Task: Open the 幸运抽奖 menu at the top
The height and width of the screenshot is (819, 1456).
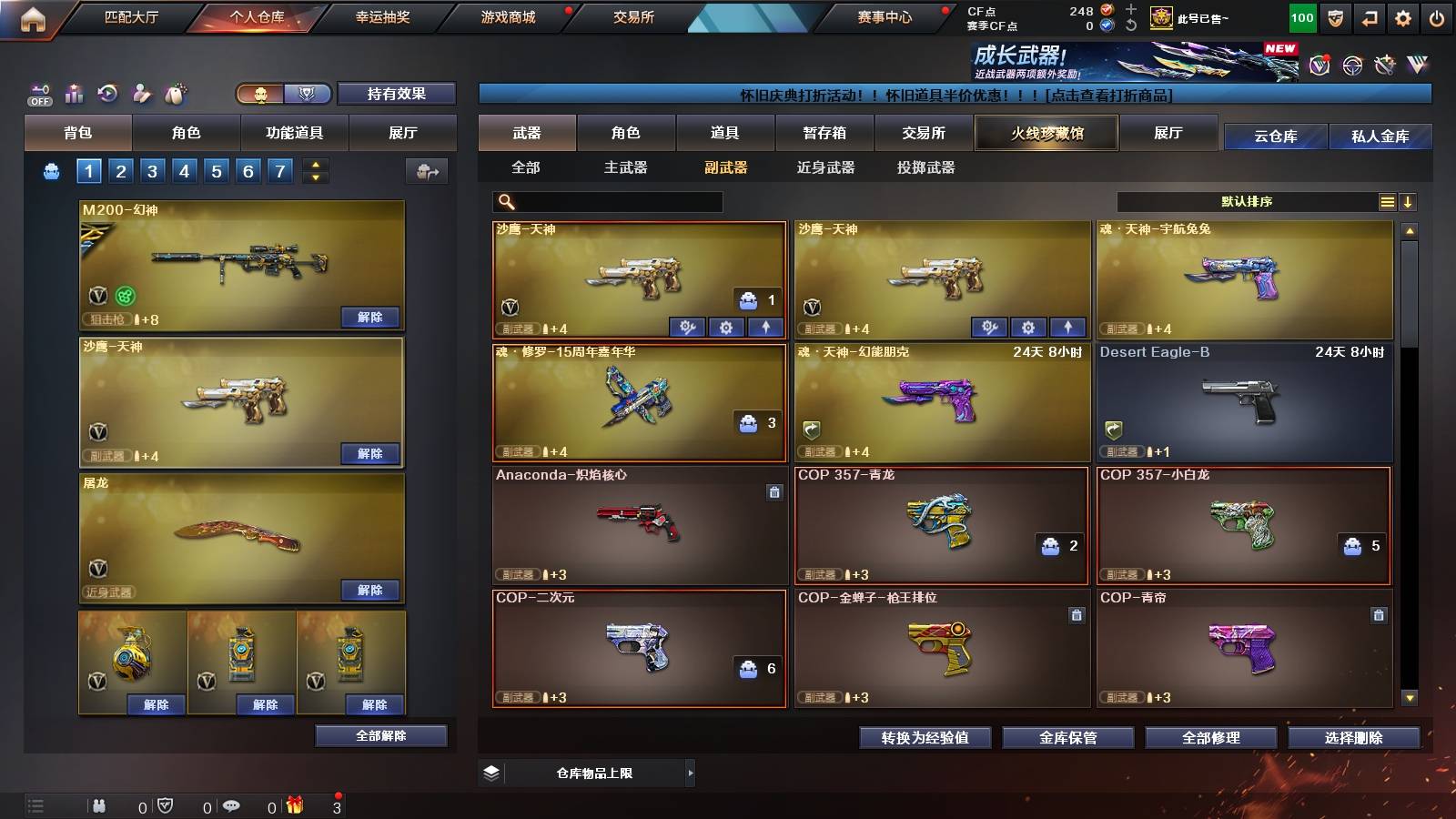Action: pyautogui.click(x=382, y=16)
